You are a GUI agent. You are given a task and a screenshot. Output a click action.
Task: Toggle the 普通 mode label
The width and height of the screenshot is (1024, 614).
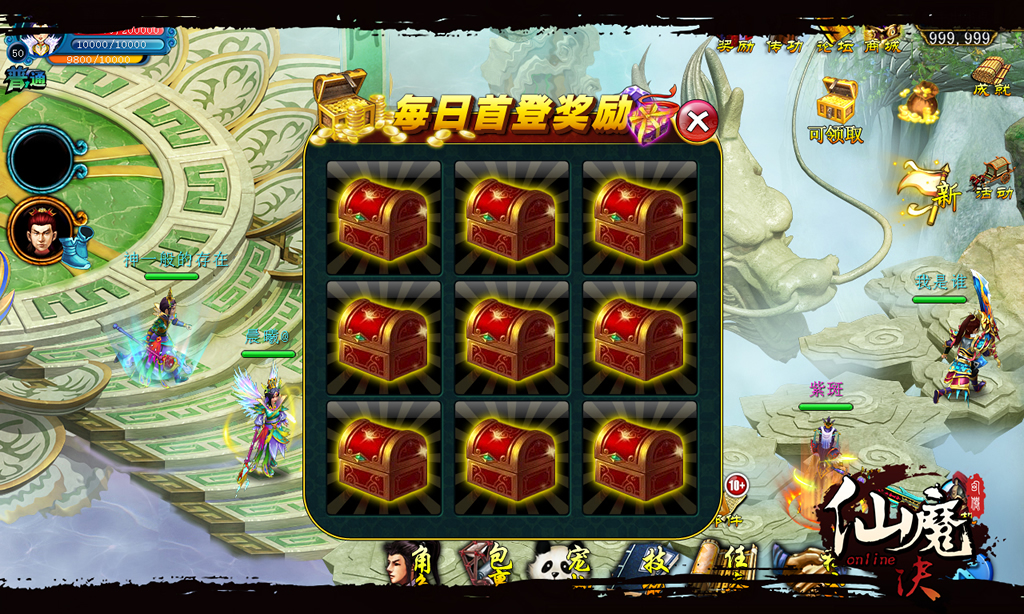coord(25,80)
